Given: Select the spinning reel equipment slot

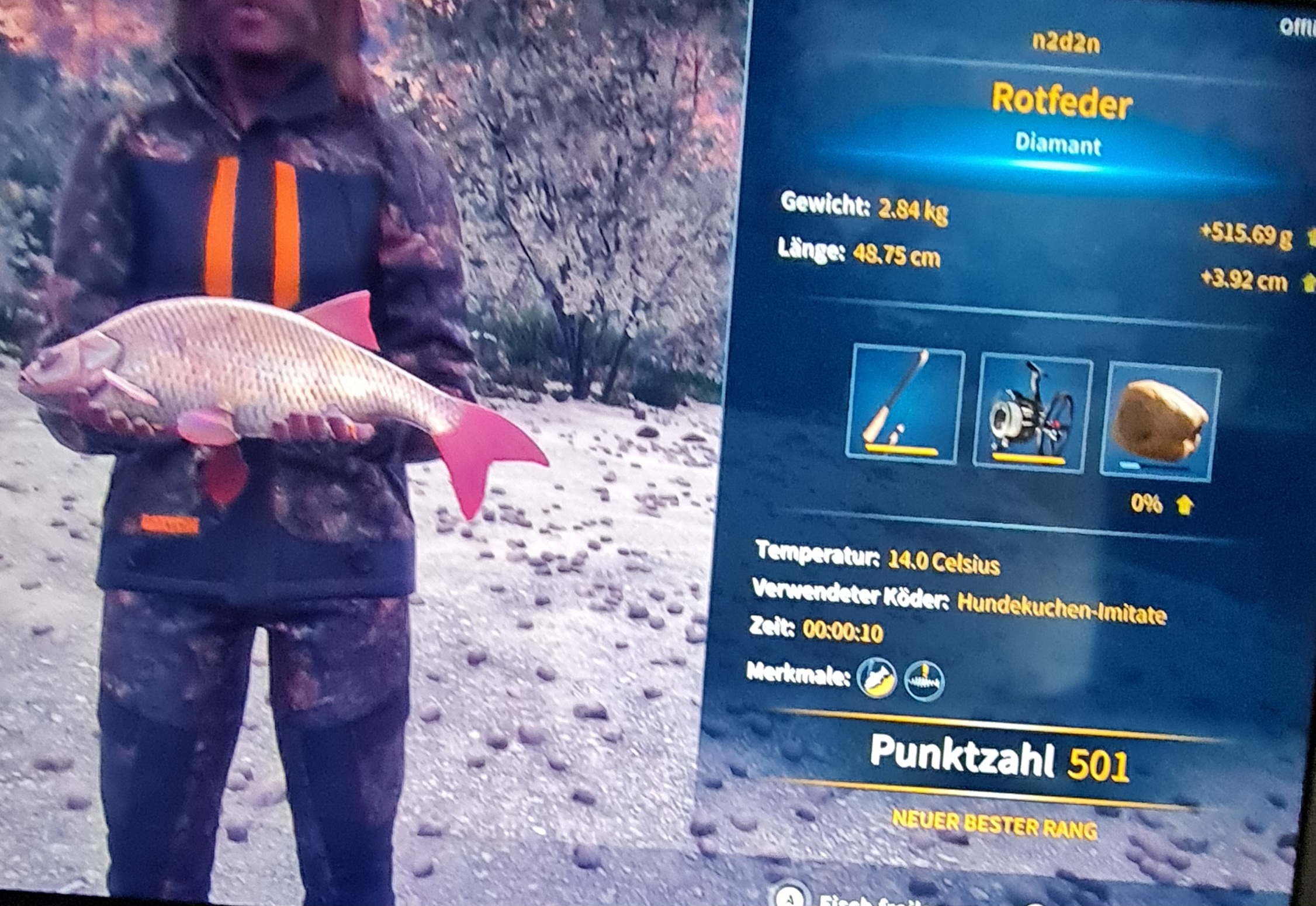Looking at the screenshot, I should [1031, 412].
